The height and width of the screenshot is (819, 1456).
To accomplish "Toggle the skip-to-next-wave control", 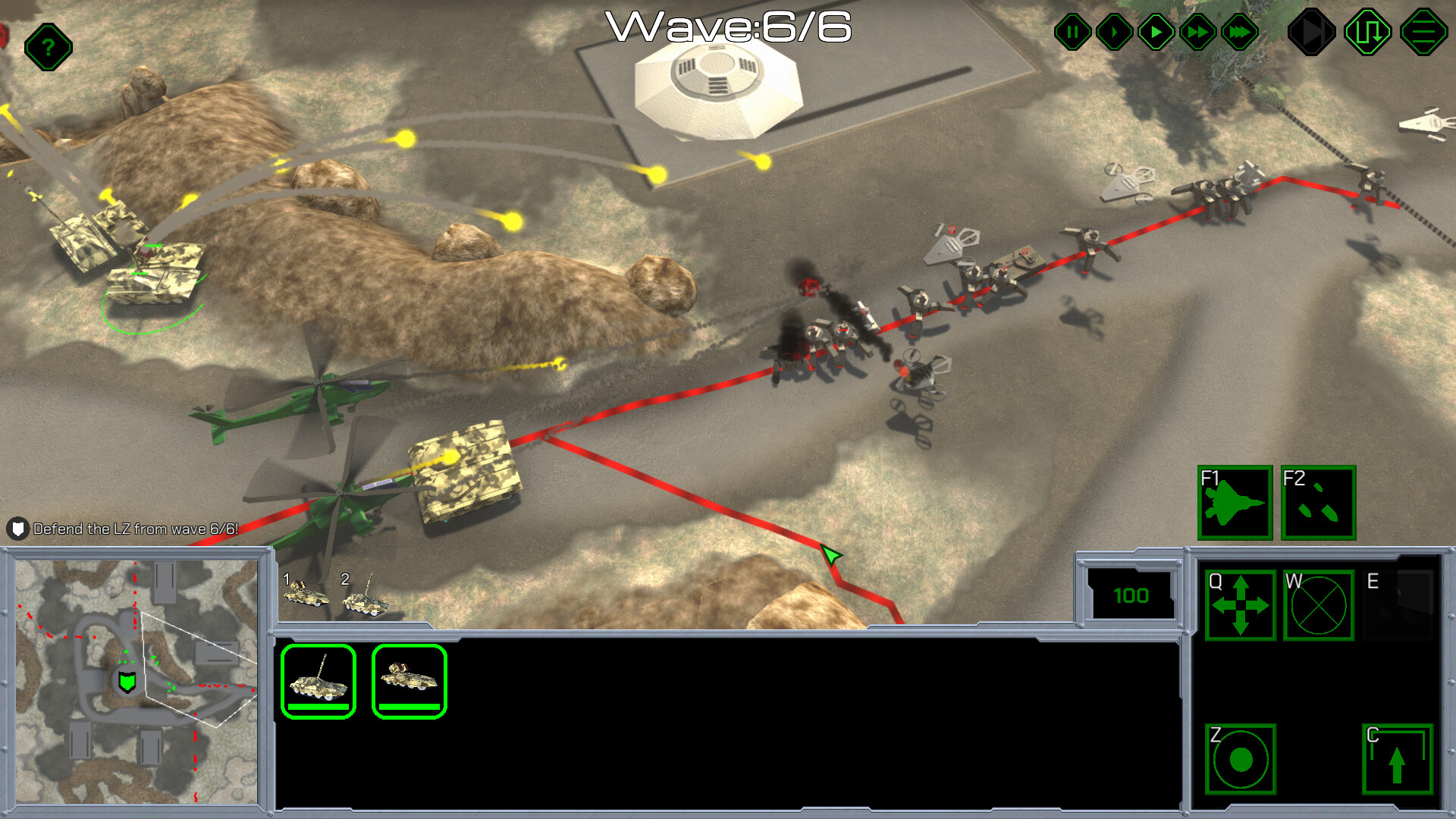I will pos(1314,31).
